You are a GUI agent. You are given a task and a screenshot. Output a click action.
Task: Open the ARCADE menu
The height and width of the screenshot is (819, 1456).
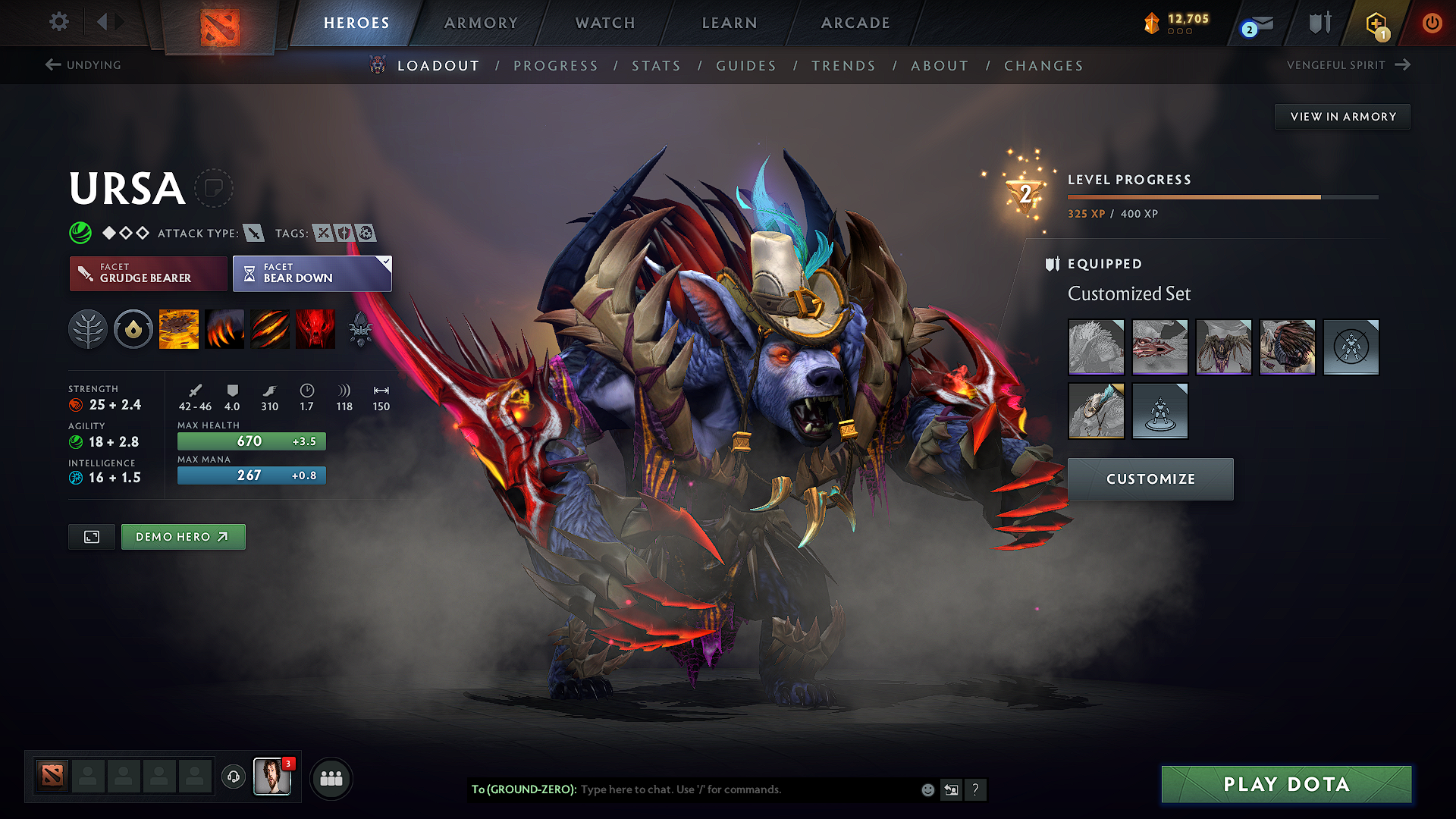[855, 23]
